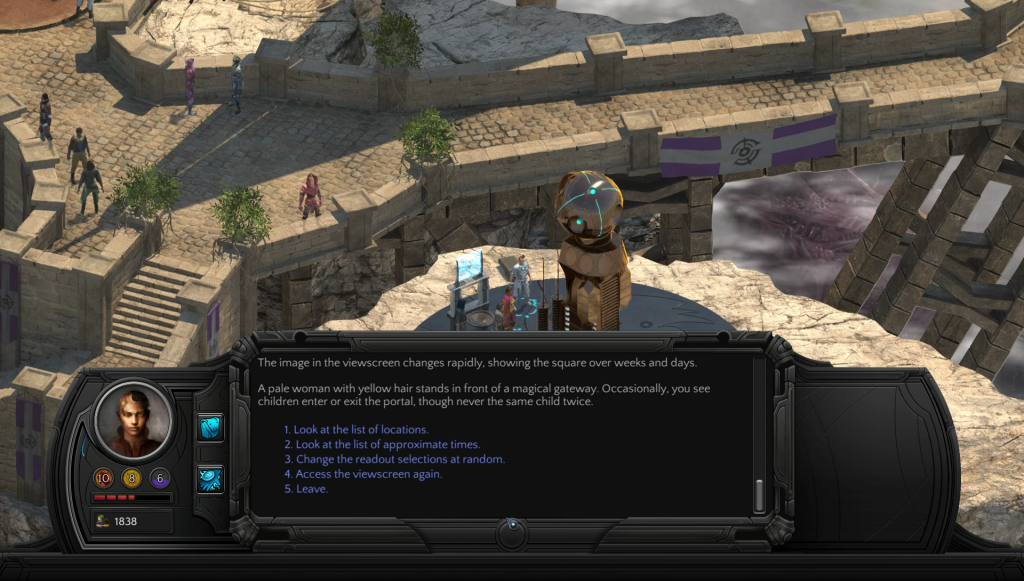Activate the blue glowing hand icon
Viewport: 1024px width, 581px height.
(x=211, y=479)
